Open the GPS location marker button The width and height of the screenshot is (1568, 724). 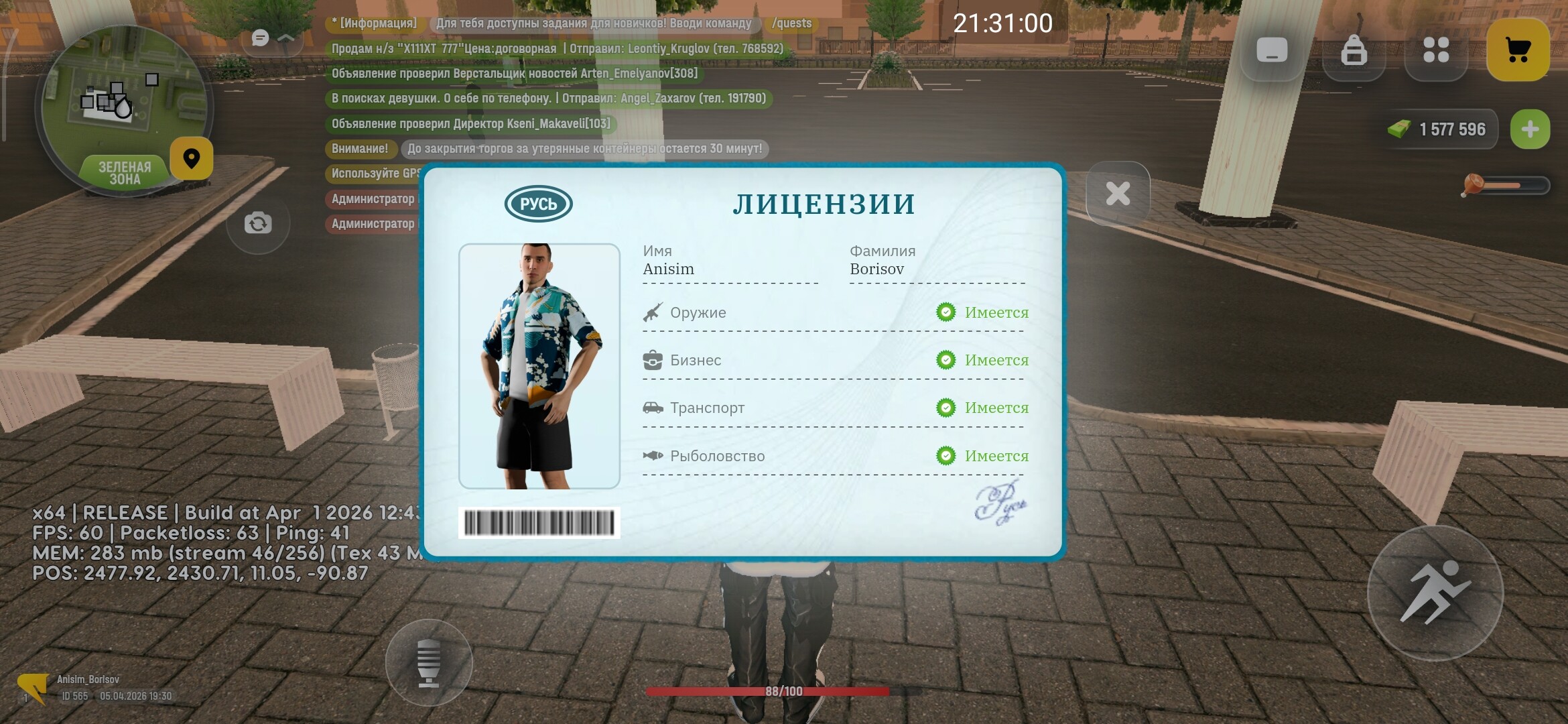click(192, 159)
